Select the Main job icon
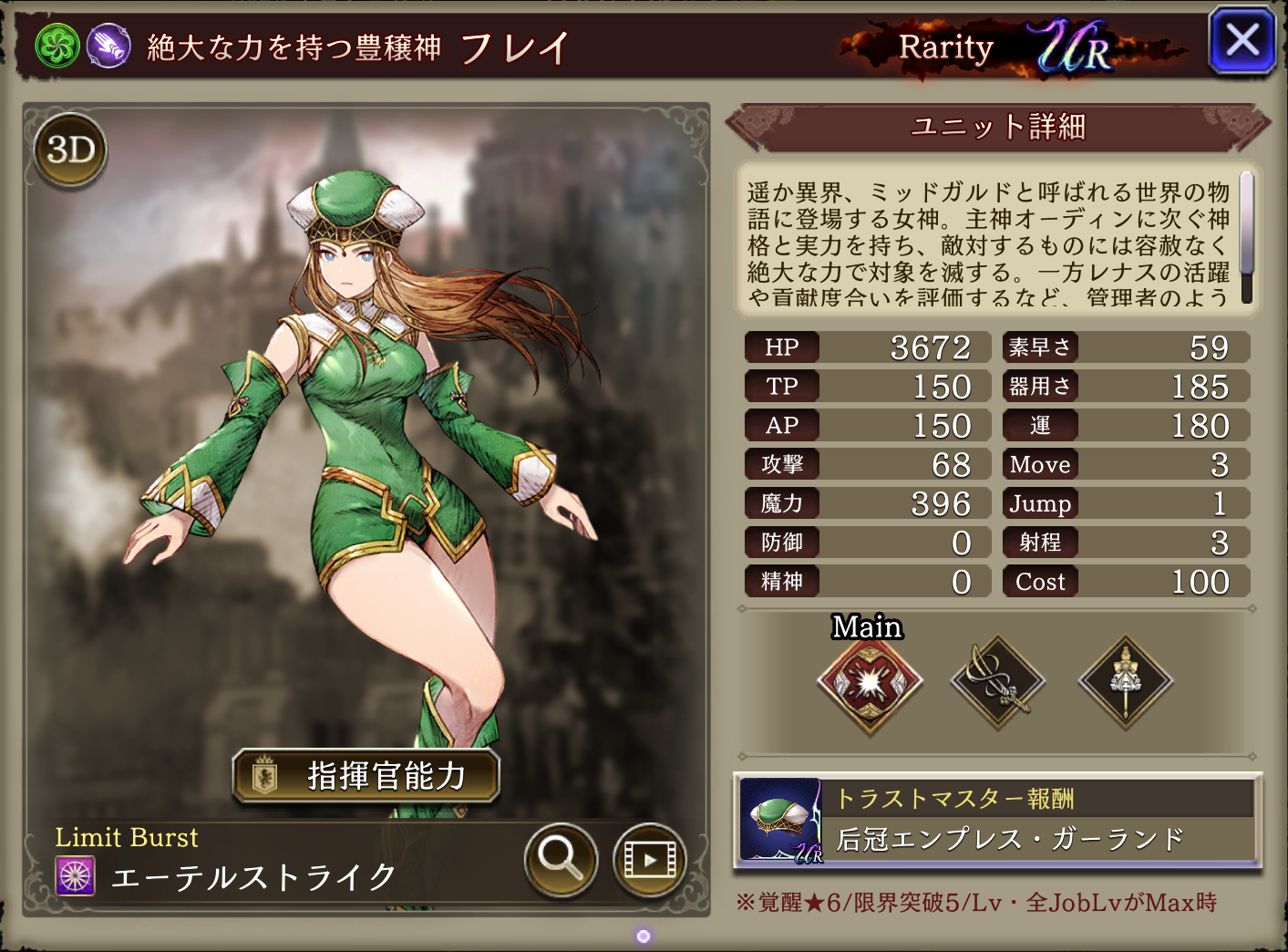Image resolution: width=1288 pixels, height=952 pixels. point(870,682)
